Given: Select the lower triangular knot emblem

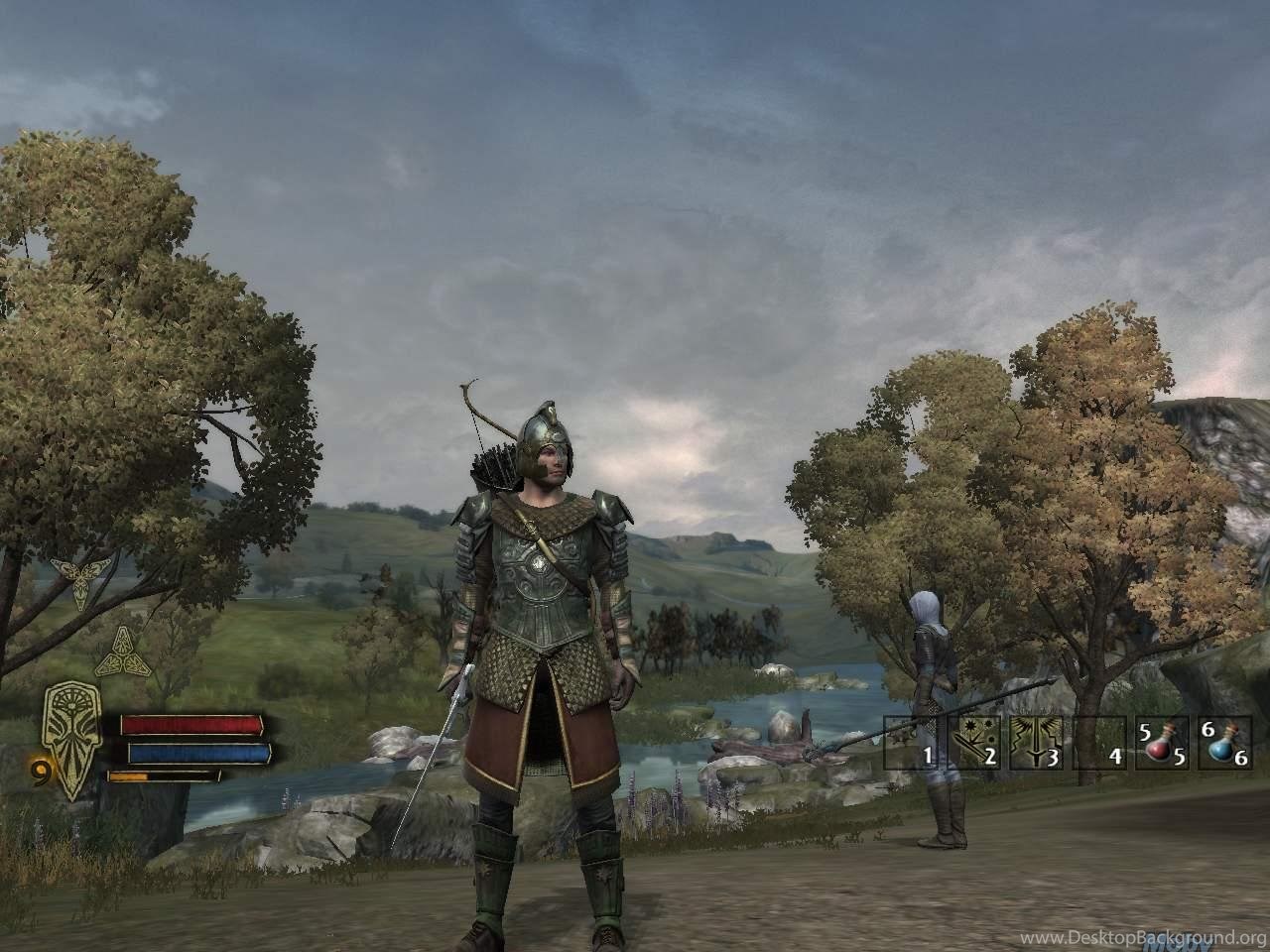Looking at the screenshot, I should point(119,651).
